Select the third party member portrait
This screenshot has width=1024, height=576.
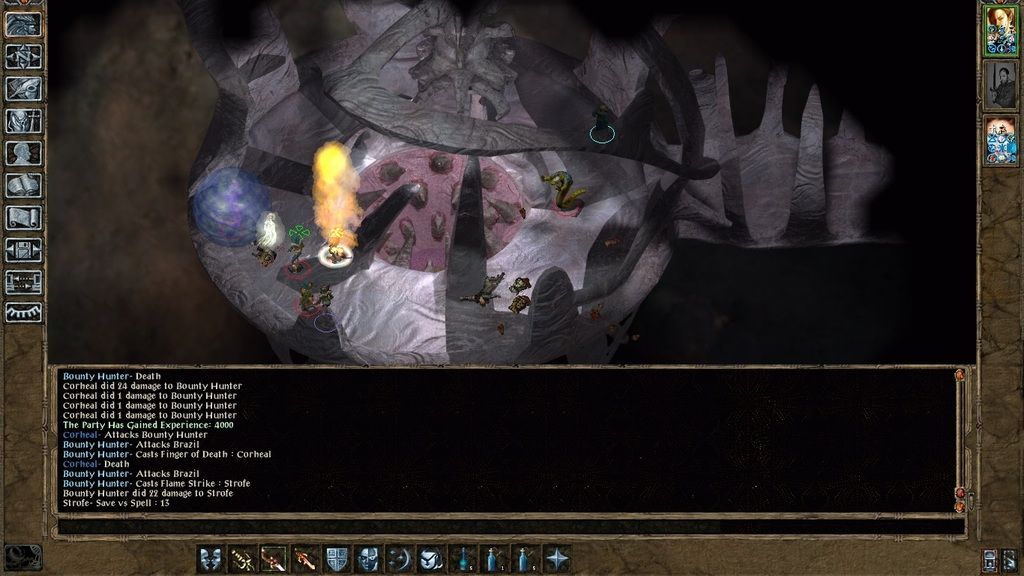[1000, 139]
